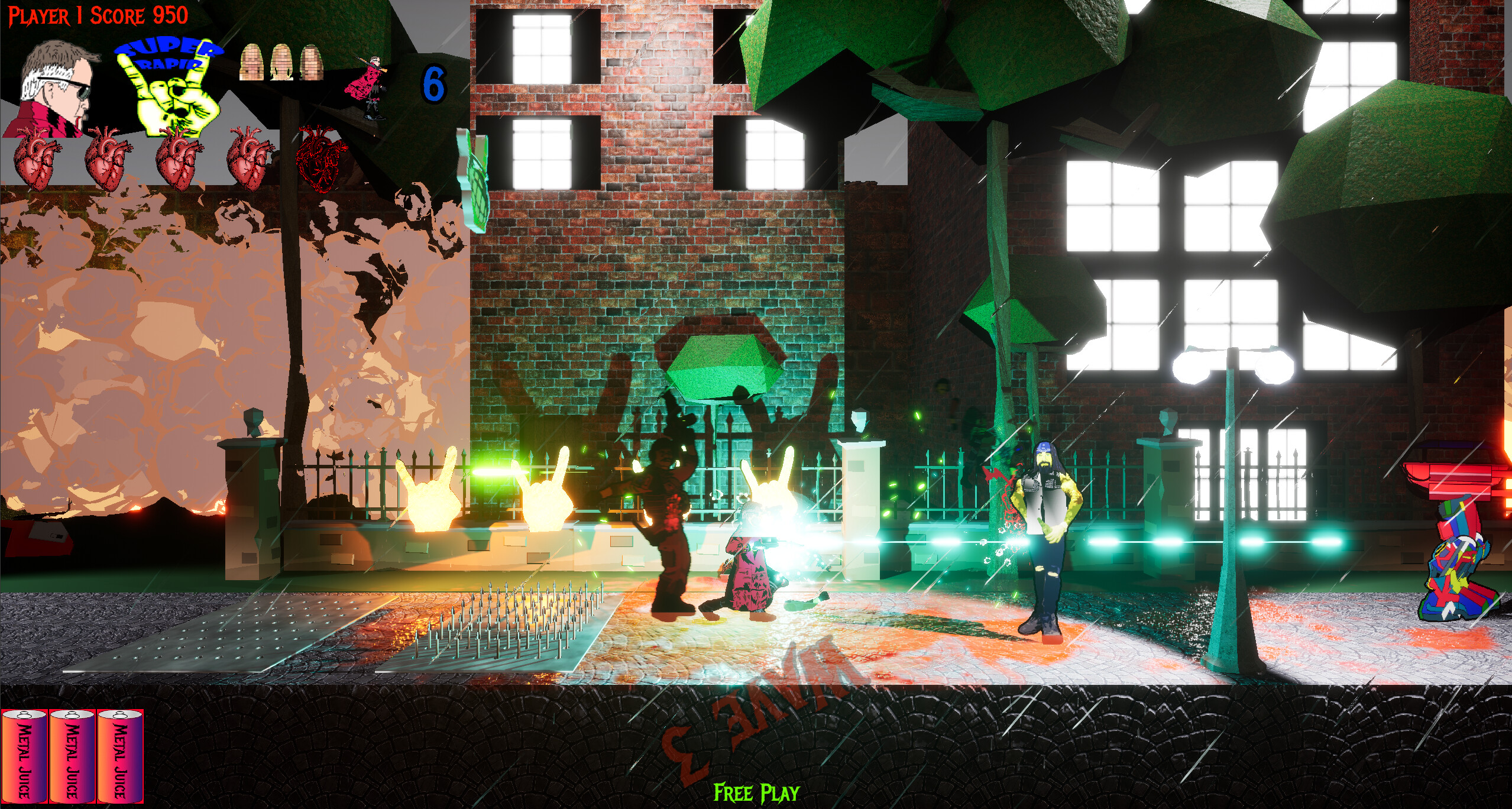This screenshot has width=1512, height=809.
Task: Select the Super Rapid power-up icon
Action: tap(169, 89)
